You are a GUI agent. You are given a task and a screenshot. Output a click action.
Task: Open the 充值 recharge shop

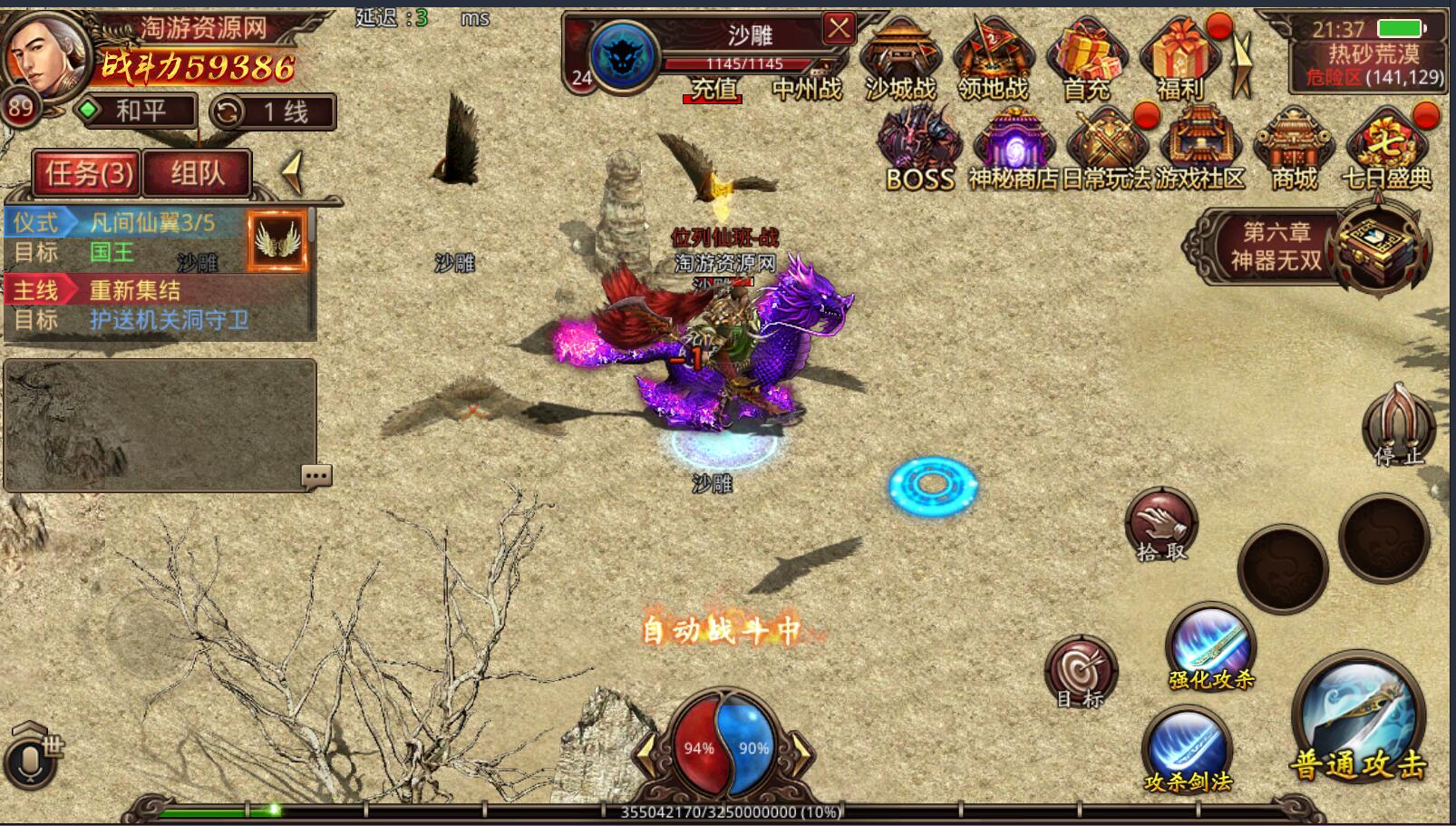point(713,88)
